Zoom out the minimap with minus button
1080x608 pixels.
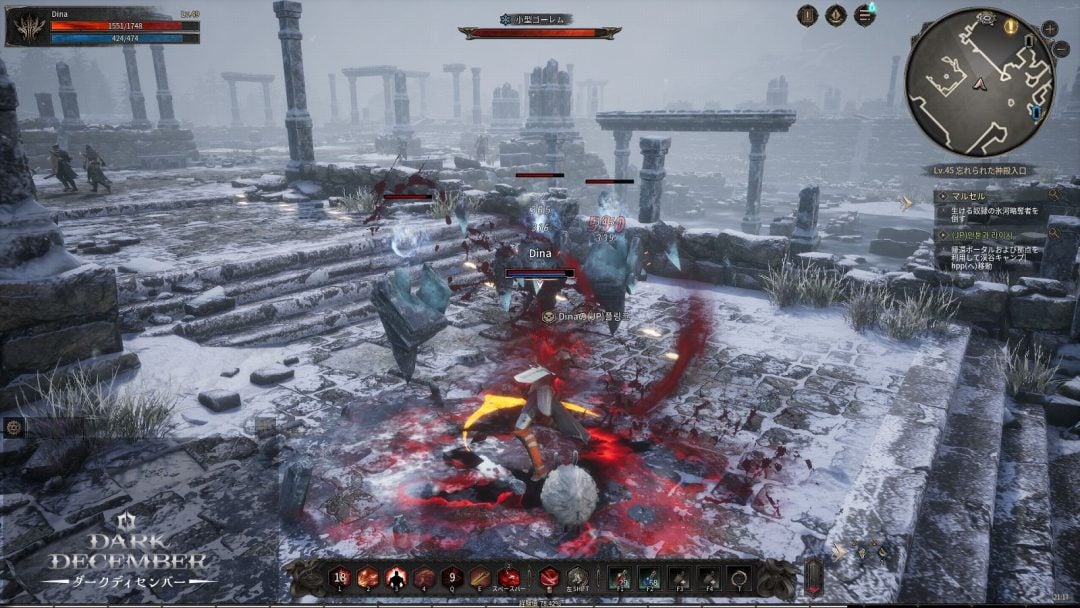(x=1061, y=49)
